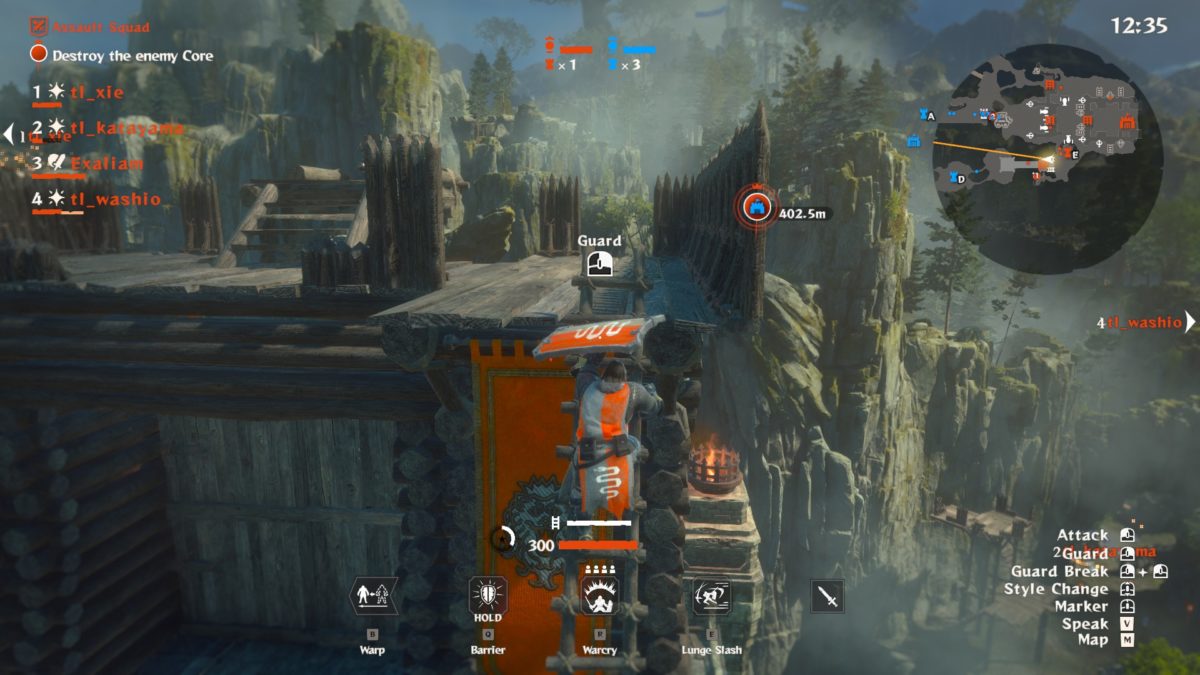
Task: Select the Destroy the enemy Core objective
Action: tap(132, 56)
